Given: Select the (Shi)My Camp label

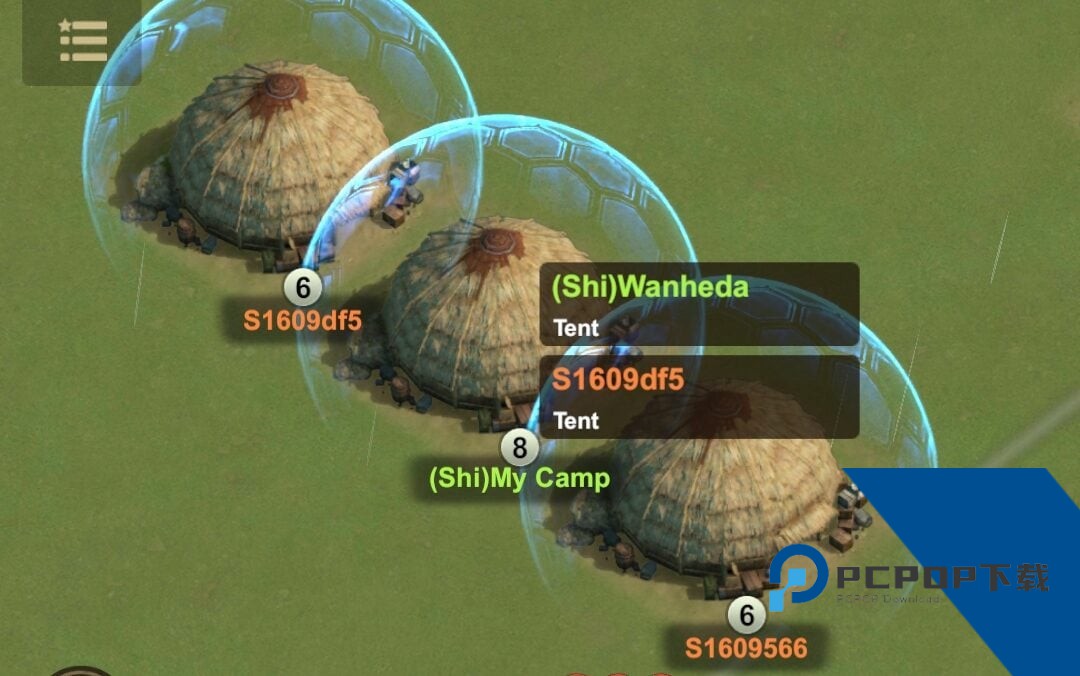Looking at the screenshot, I should [x=519, y=478].
